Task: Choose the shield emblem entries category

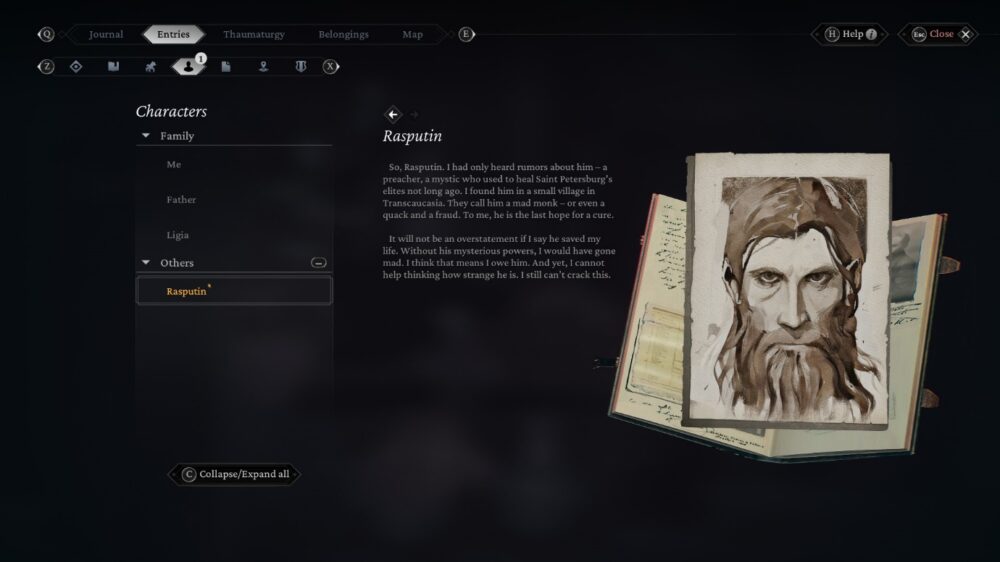Action: click(x=300, y=66)
